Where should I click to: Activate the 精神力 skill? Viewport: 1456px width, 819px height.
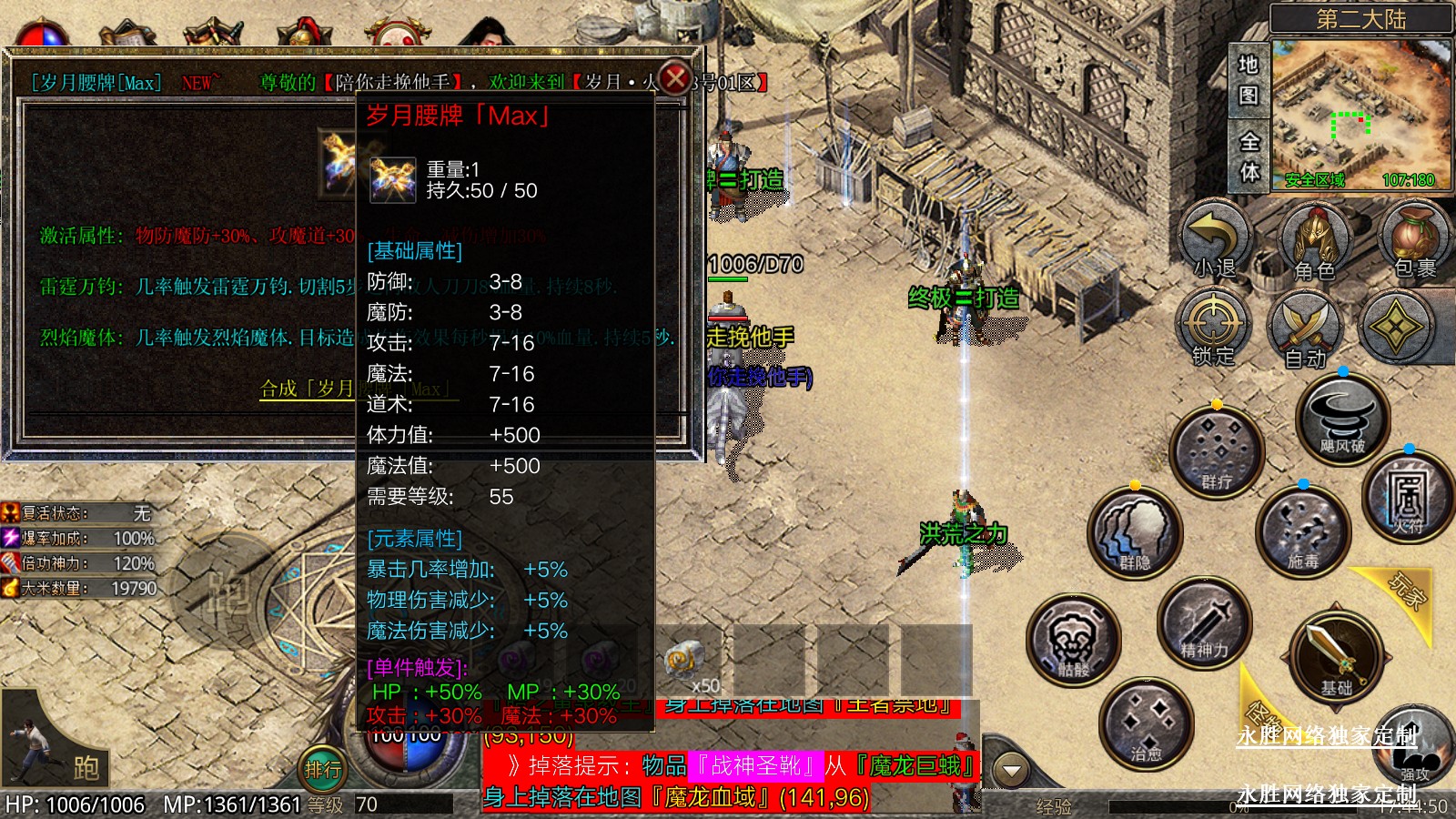1204,623
